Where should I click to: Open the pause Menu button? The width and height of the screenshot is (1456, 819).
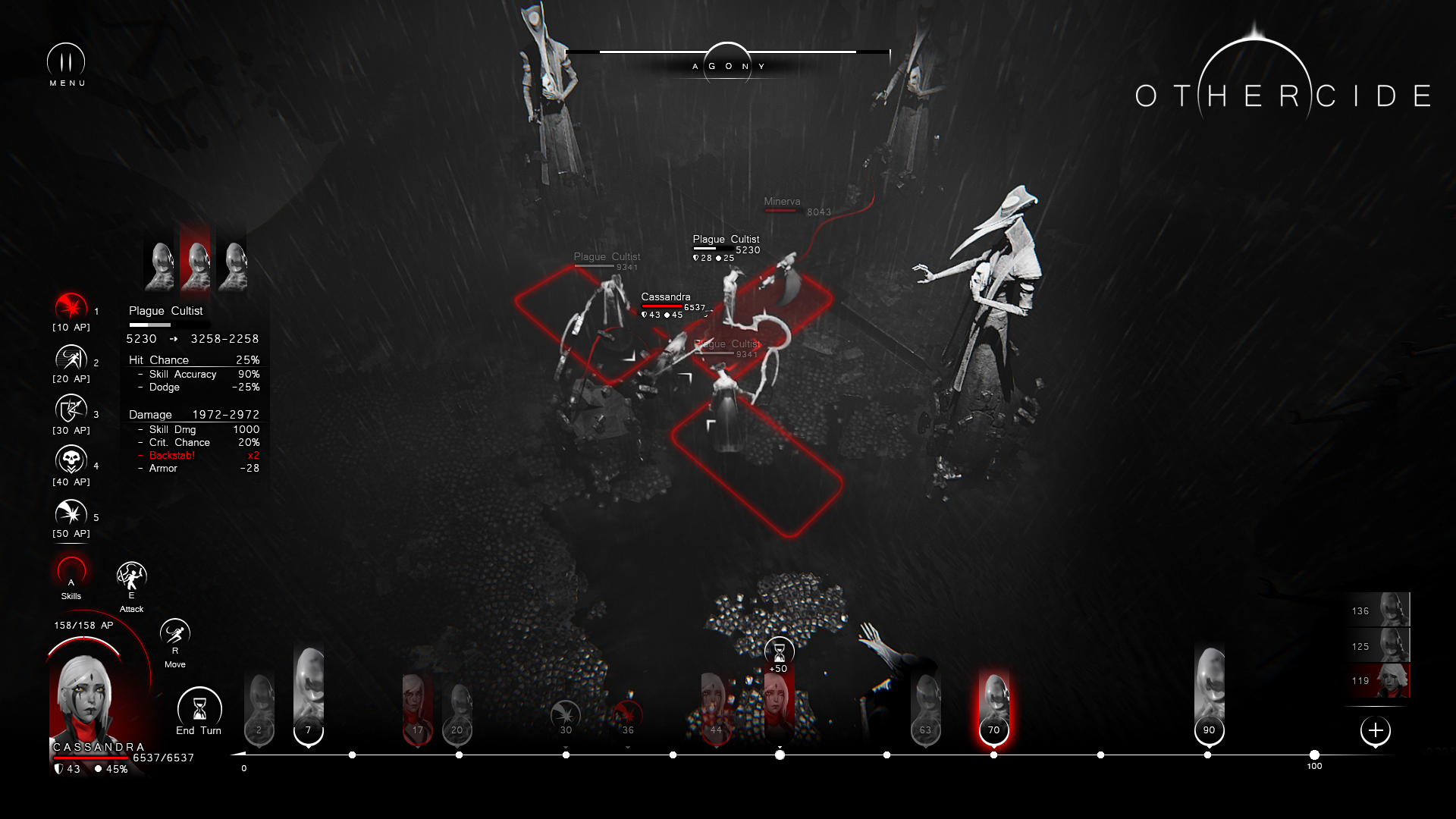click(66, 61)
